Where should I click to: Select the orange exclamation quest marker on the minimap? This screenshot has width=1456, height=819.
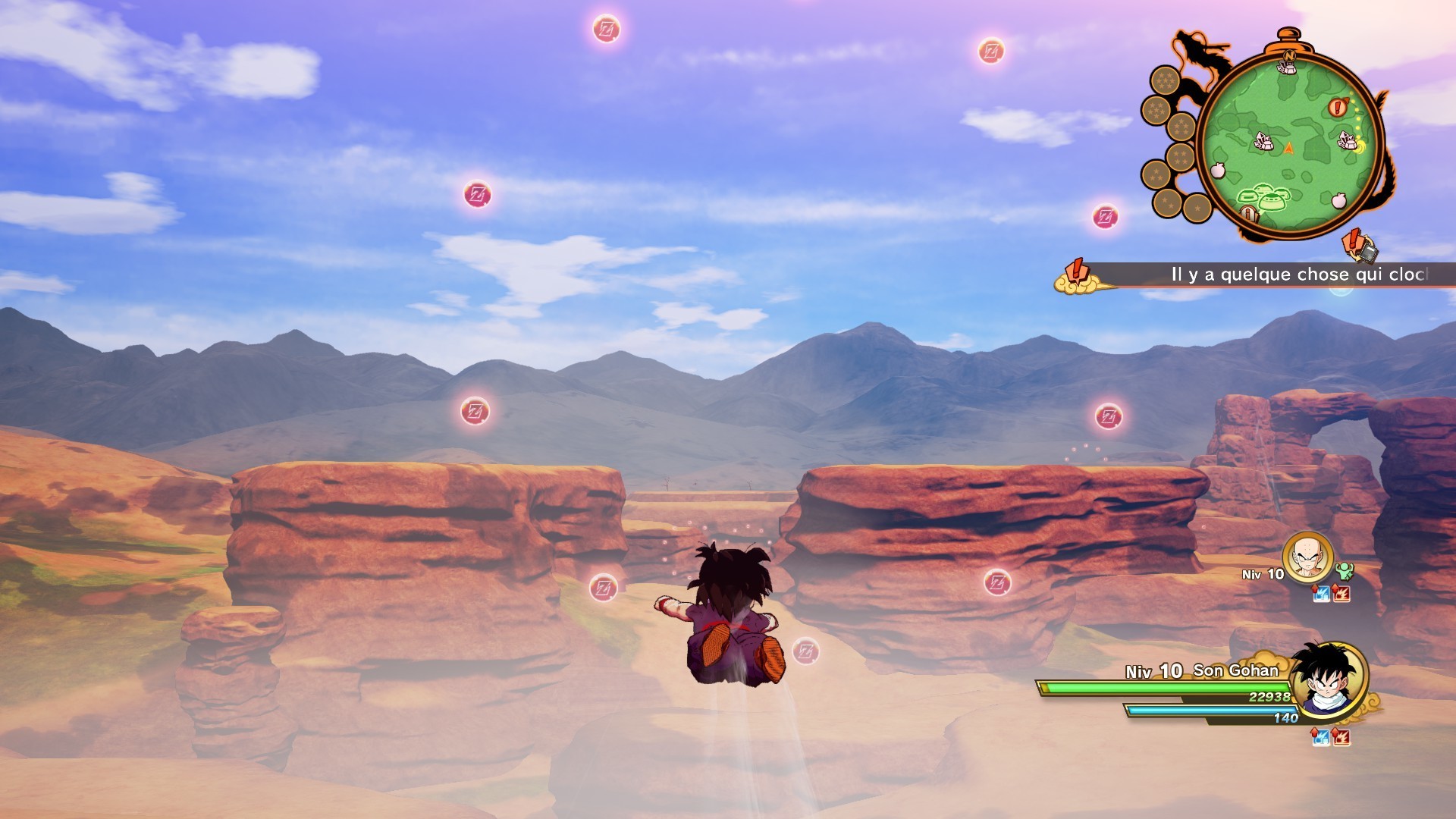1338,106
